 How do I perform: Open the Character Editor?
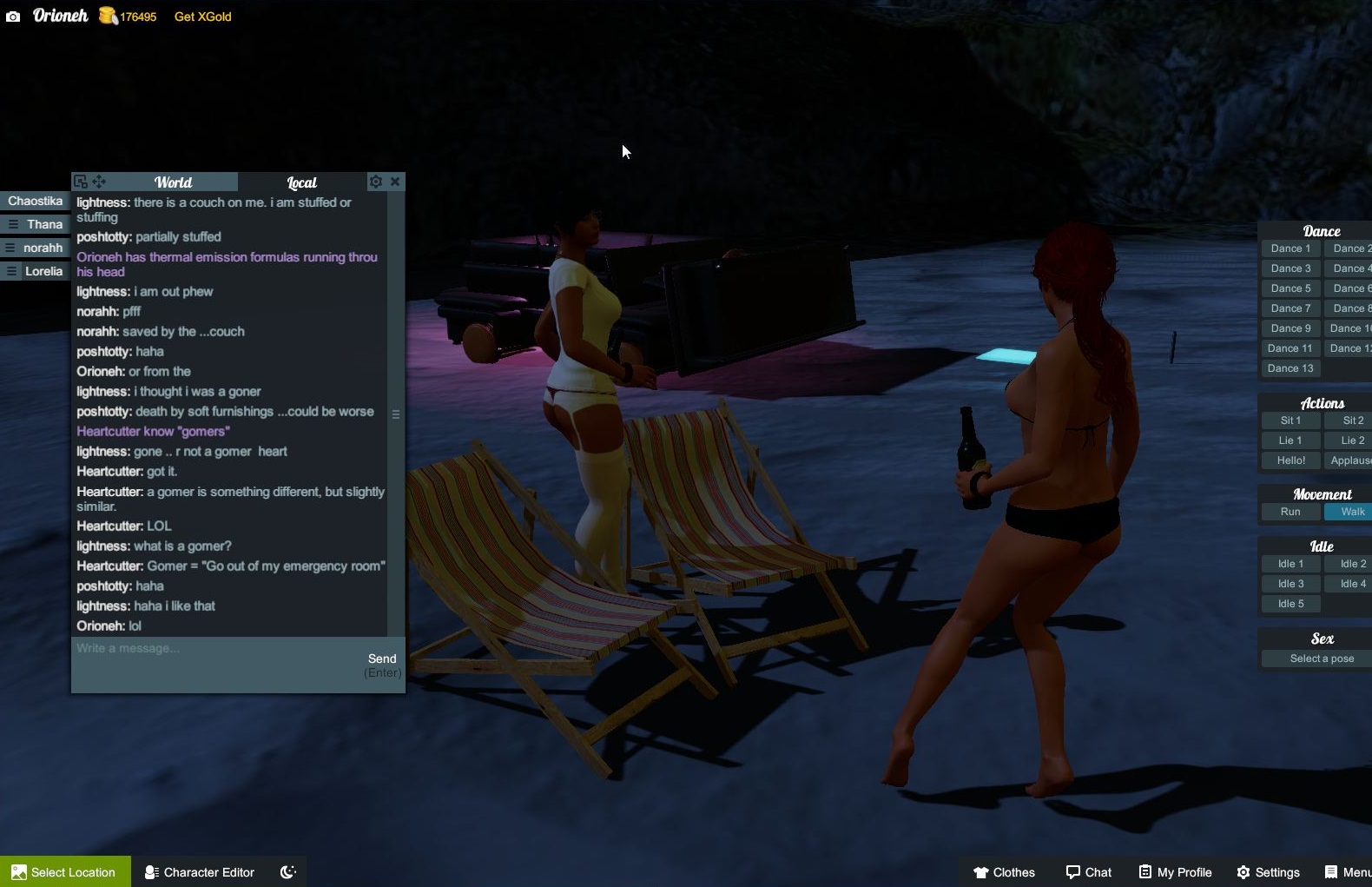tap(200, 872)
